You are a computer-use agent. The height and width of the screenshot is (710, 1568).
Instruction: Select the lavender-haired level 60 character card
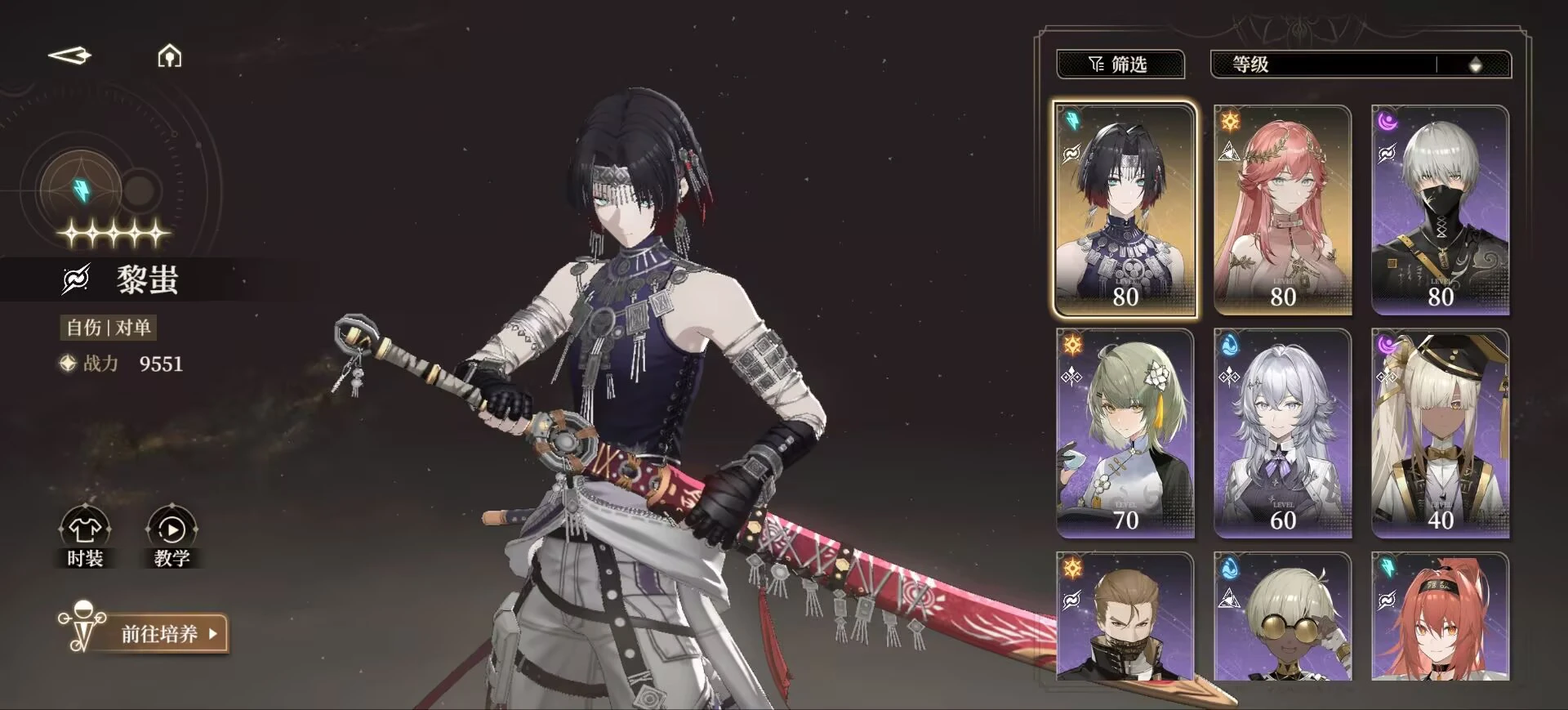point(1282,433)
